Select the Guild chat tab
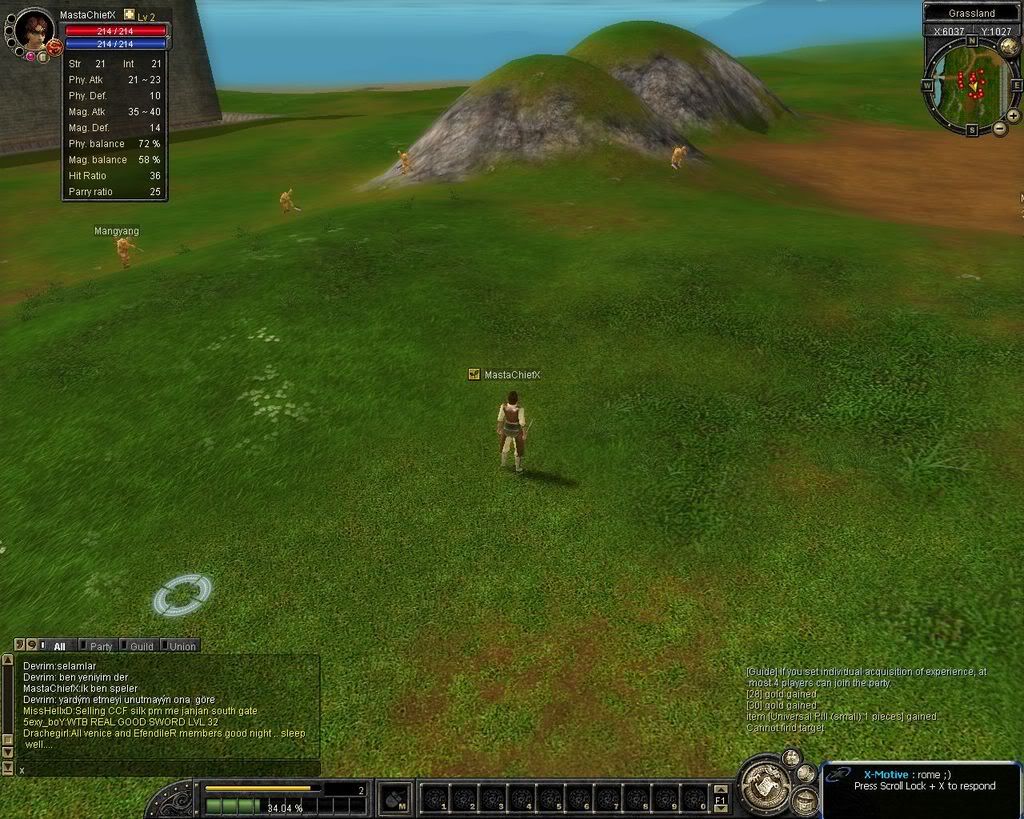 click(x=138, y=646)
